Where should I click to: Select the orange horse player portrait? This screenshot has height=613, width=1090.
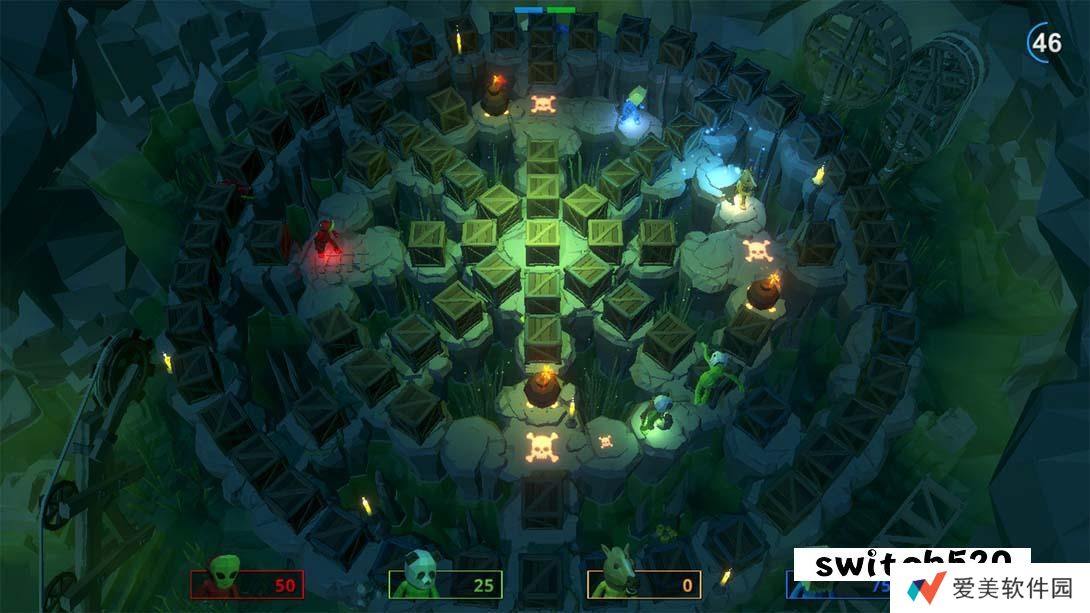616,578
